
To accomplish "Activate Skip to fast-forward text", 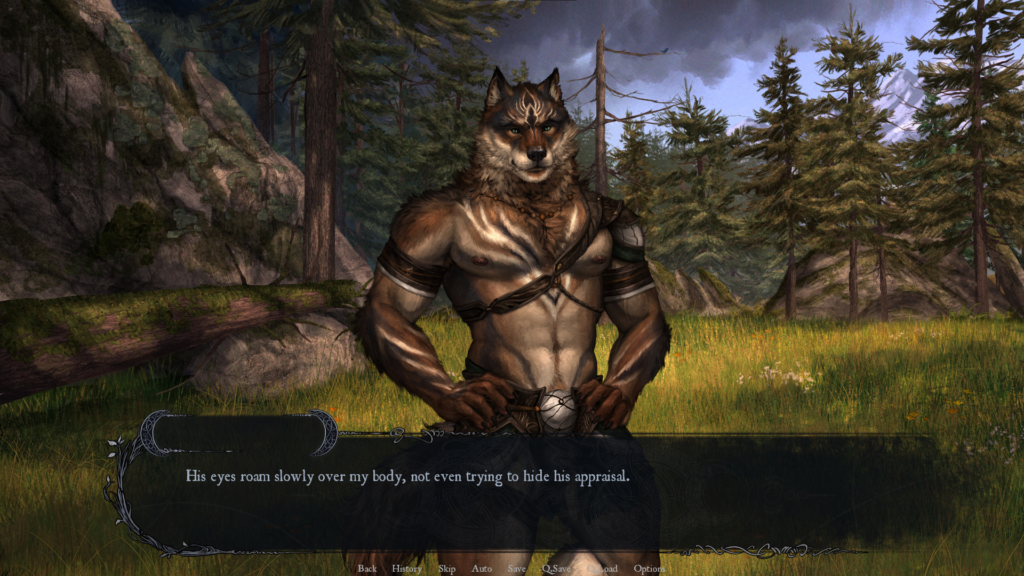I will pos(446,569).
